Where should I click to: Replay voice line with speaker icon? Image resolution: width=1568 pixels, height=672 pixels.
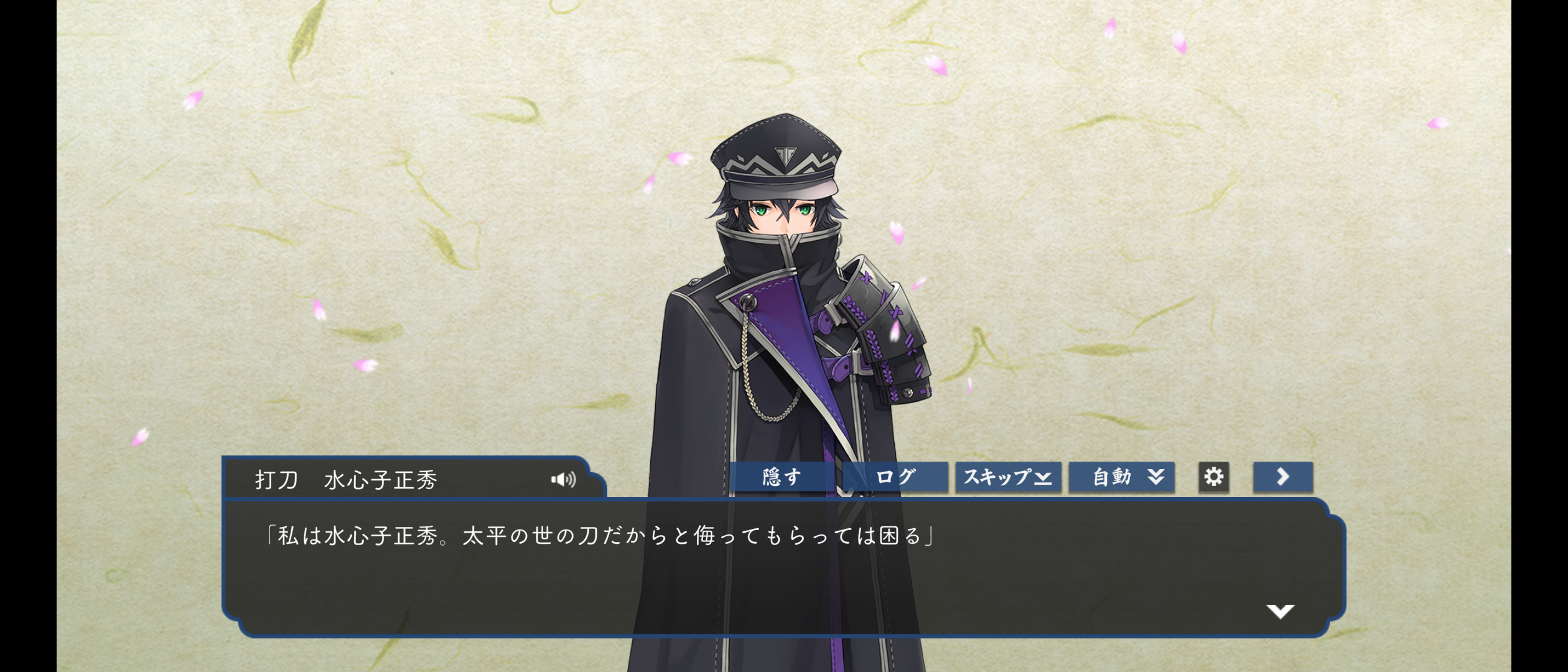[x=564, y=479]
